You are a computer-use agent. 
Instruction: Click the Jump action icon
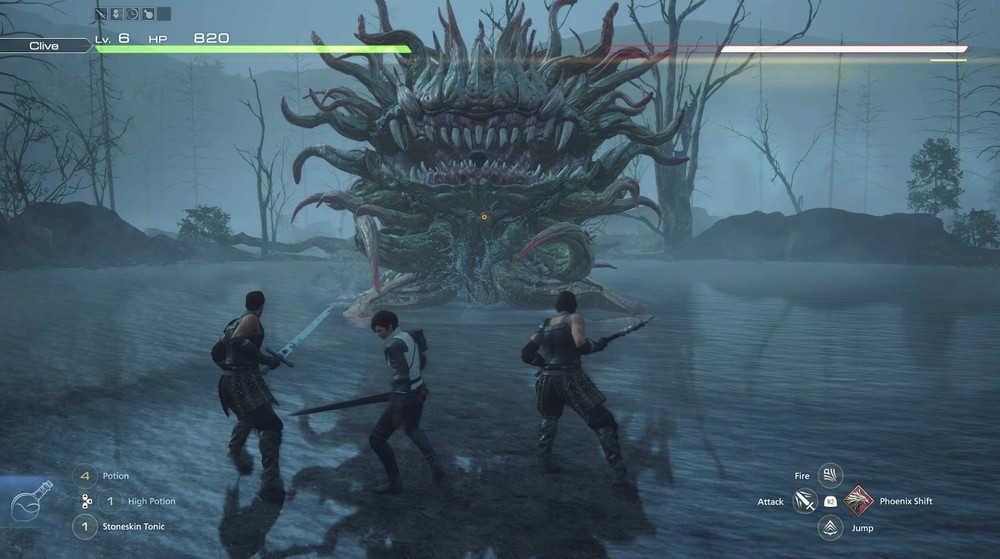829,527
